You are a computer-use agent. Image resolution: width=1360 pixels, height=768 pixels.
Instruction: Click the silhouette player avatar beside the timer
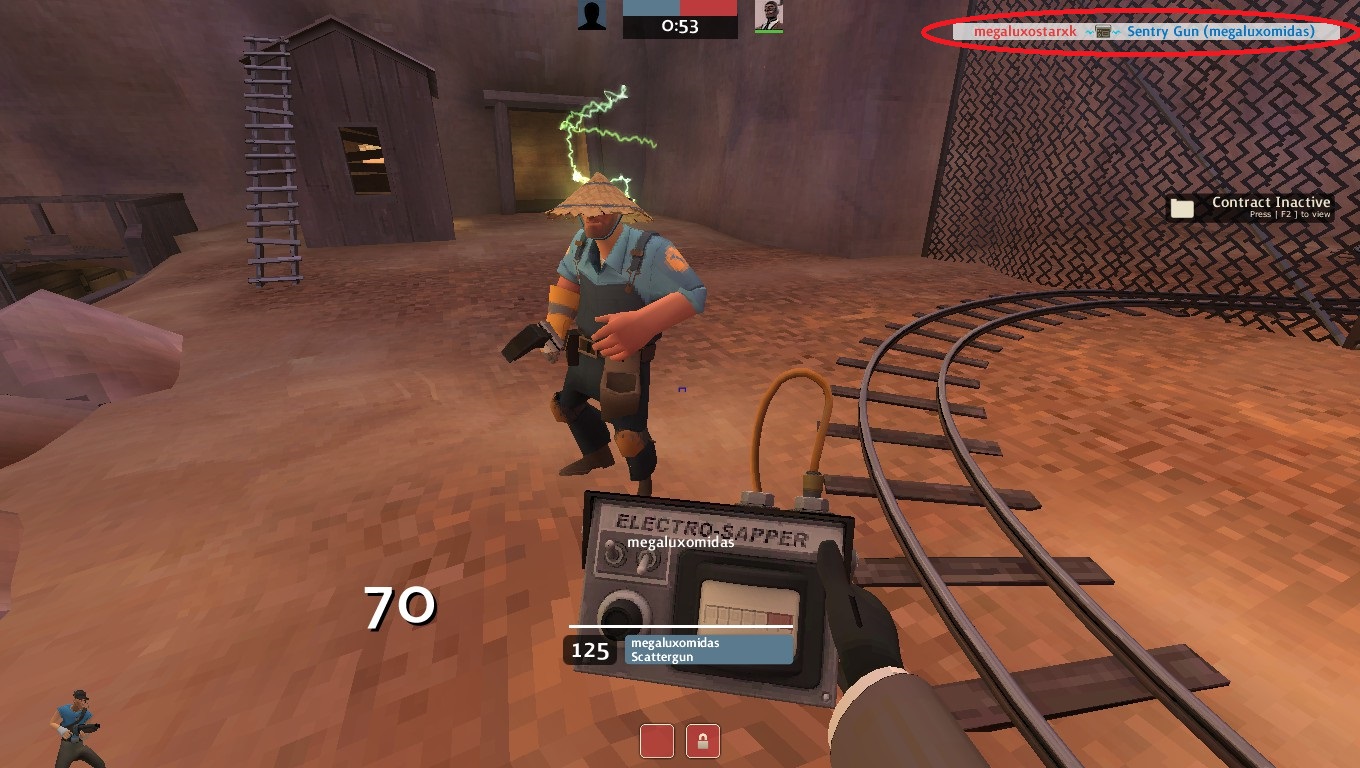click(x=592, y=15)
